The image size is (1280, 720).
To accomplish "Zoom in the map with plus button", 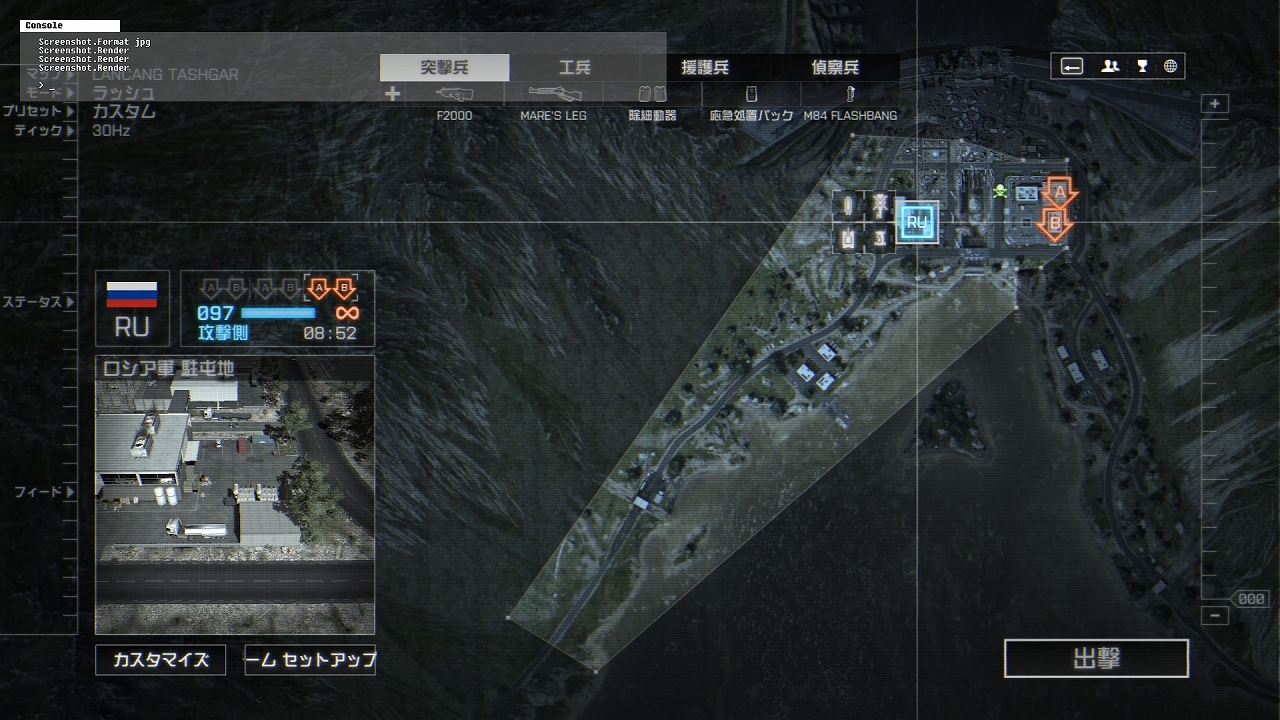I will (1215, 104).
